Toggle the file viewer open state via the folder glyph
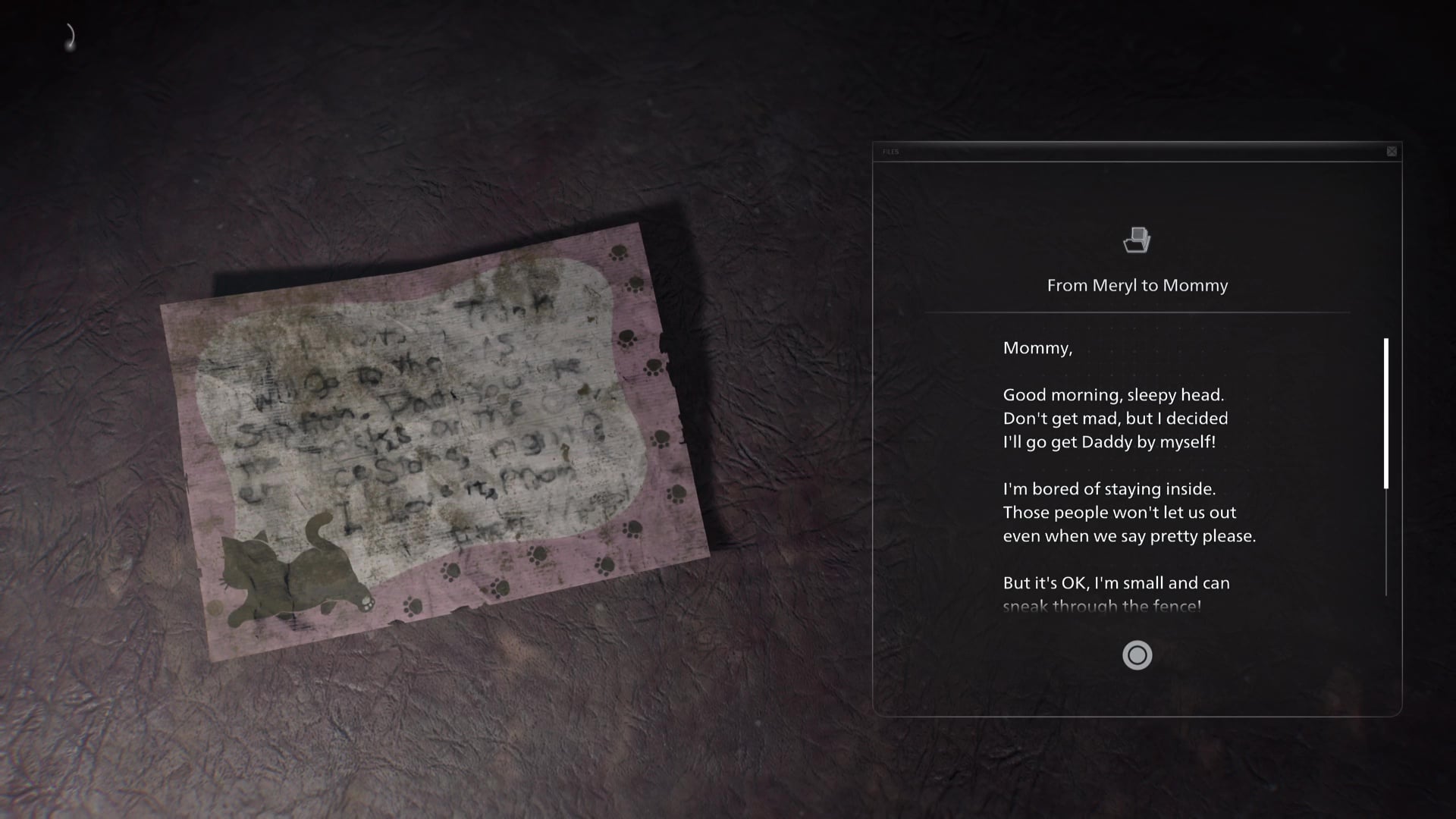This screenshot has width=1456, height=819. click(1137, 240)
